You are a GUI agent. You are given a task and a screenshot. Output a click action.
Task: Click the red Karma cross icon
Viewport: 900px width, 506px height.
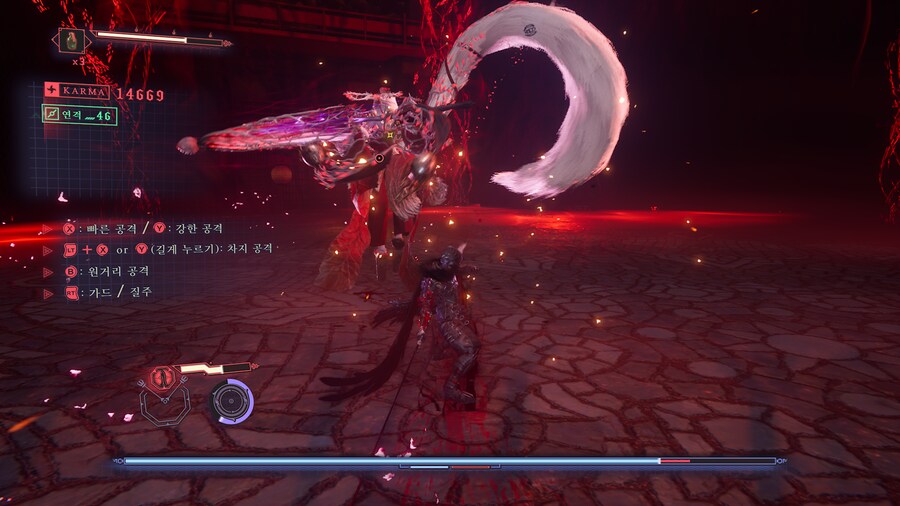tap(51, 90)
